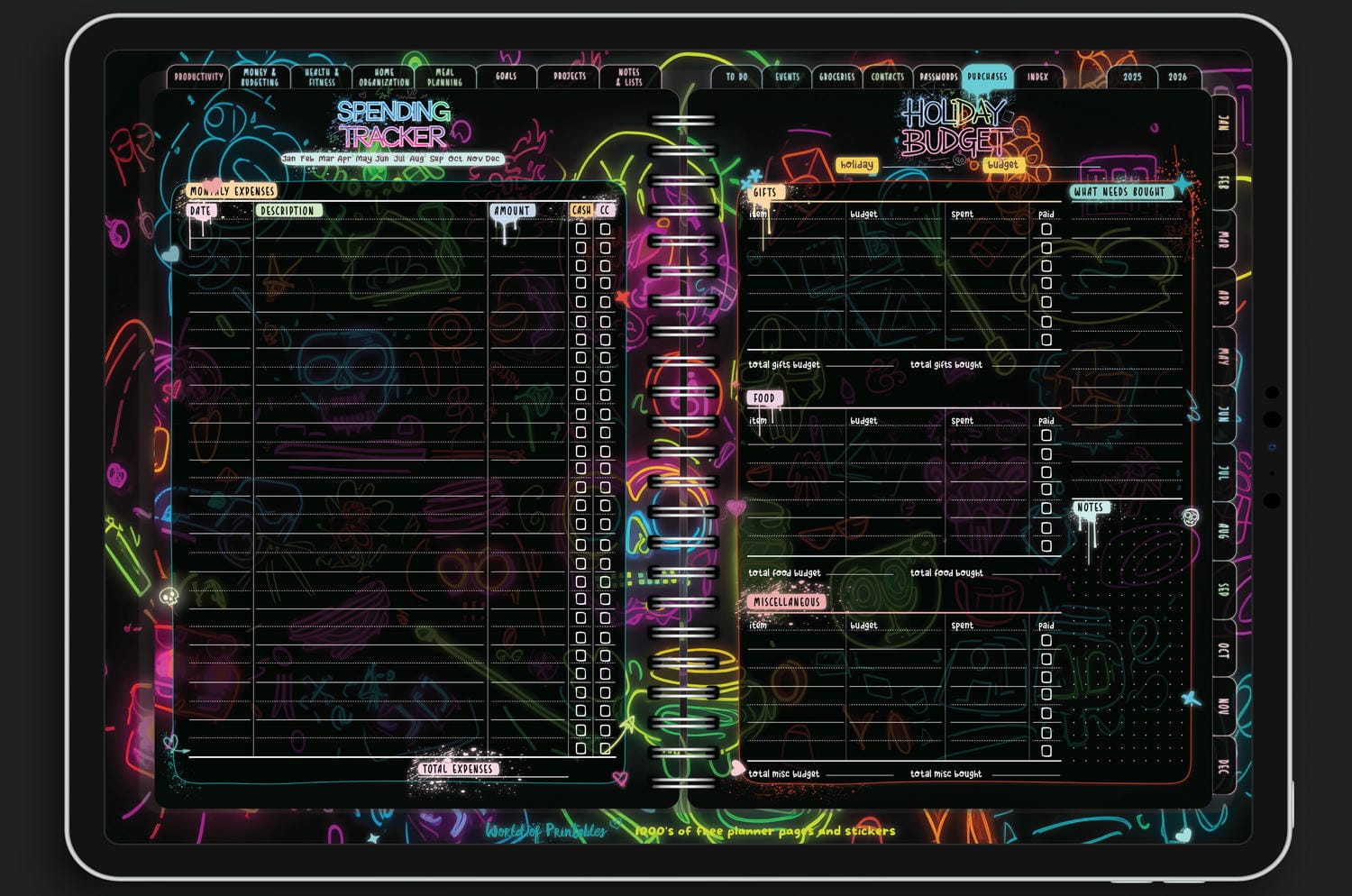Screen dimensions: 1352x896
Task: Go to the Passwords tab
Action: pyautogui.click(x=938, y=78)
